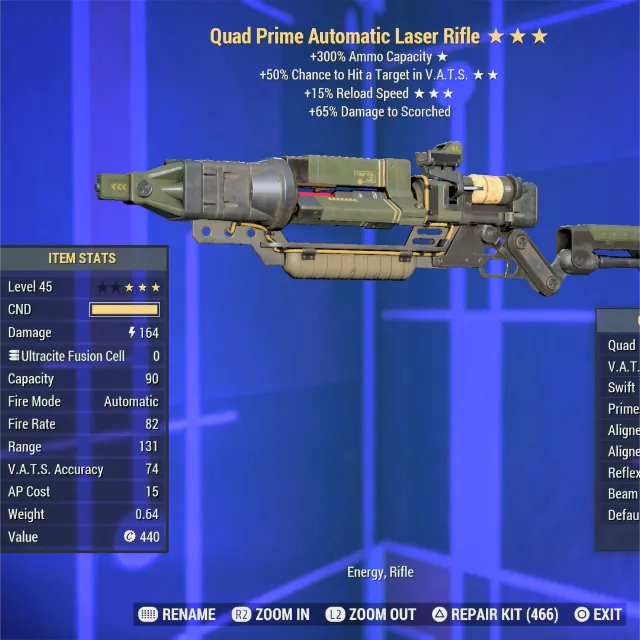Exit the weapon inspect screen

(x=598, y=614)
